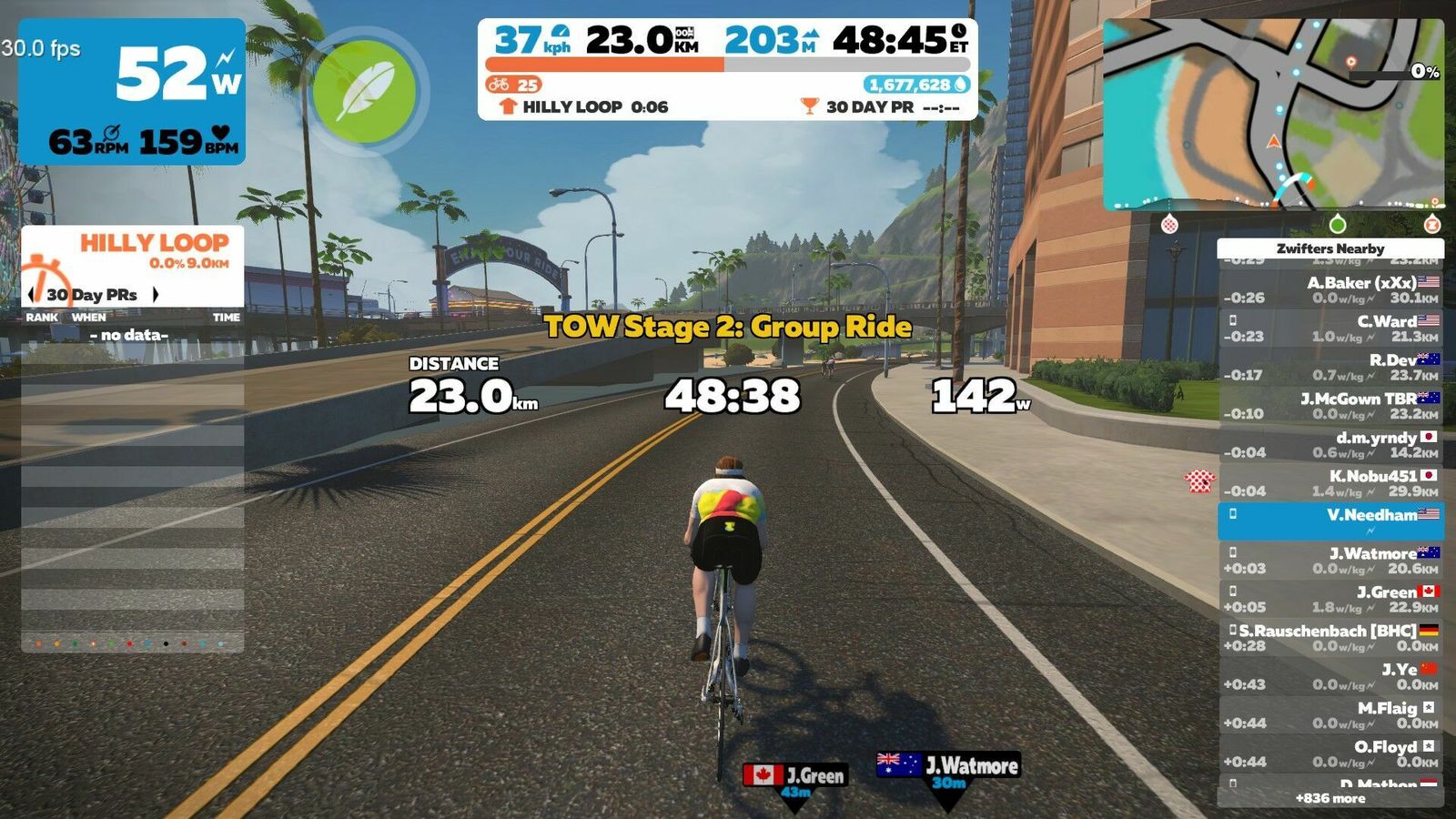This screenshot has height=819, width=1456.
Task: Select C.Ward in Zwifters Nearby
Action: click(1330, 329)
